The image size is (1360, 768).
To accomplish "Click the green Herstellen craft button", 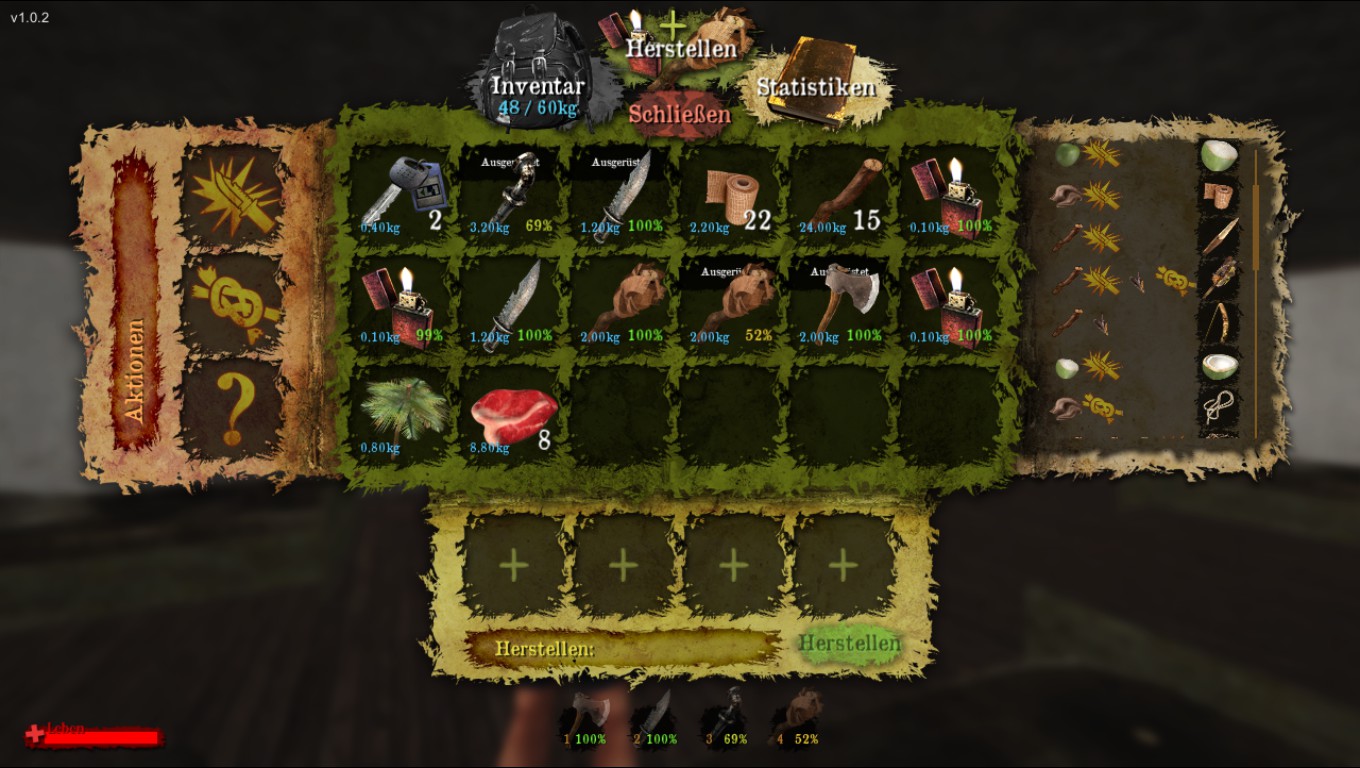I will click(849, 643).
